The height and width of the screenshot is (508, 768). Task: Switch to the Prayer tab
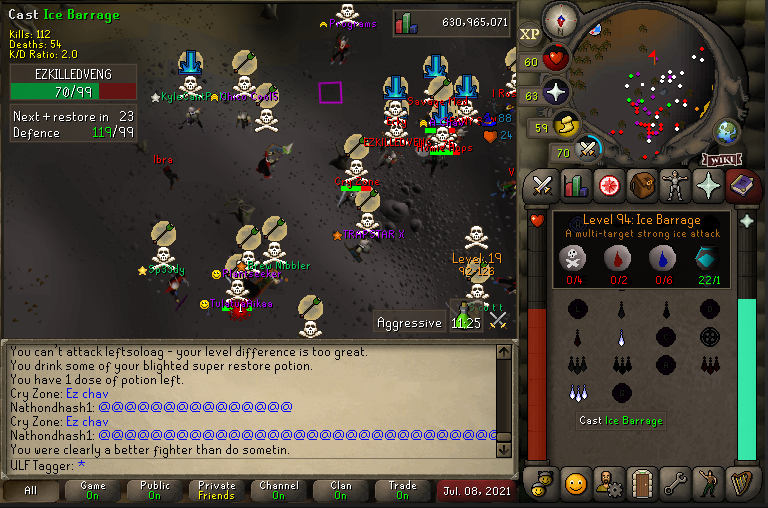708,184
